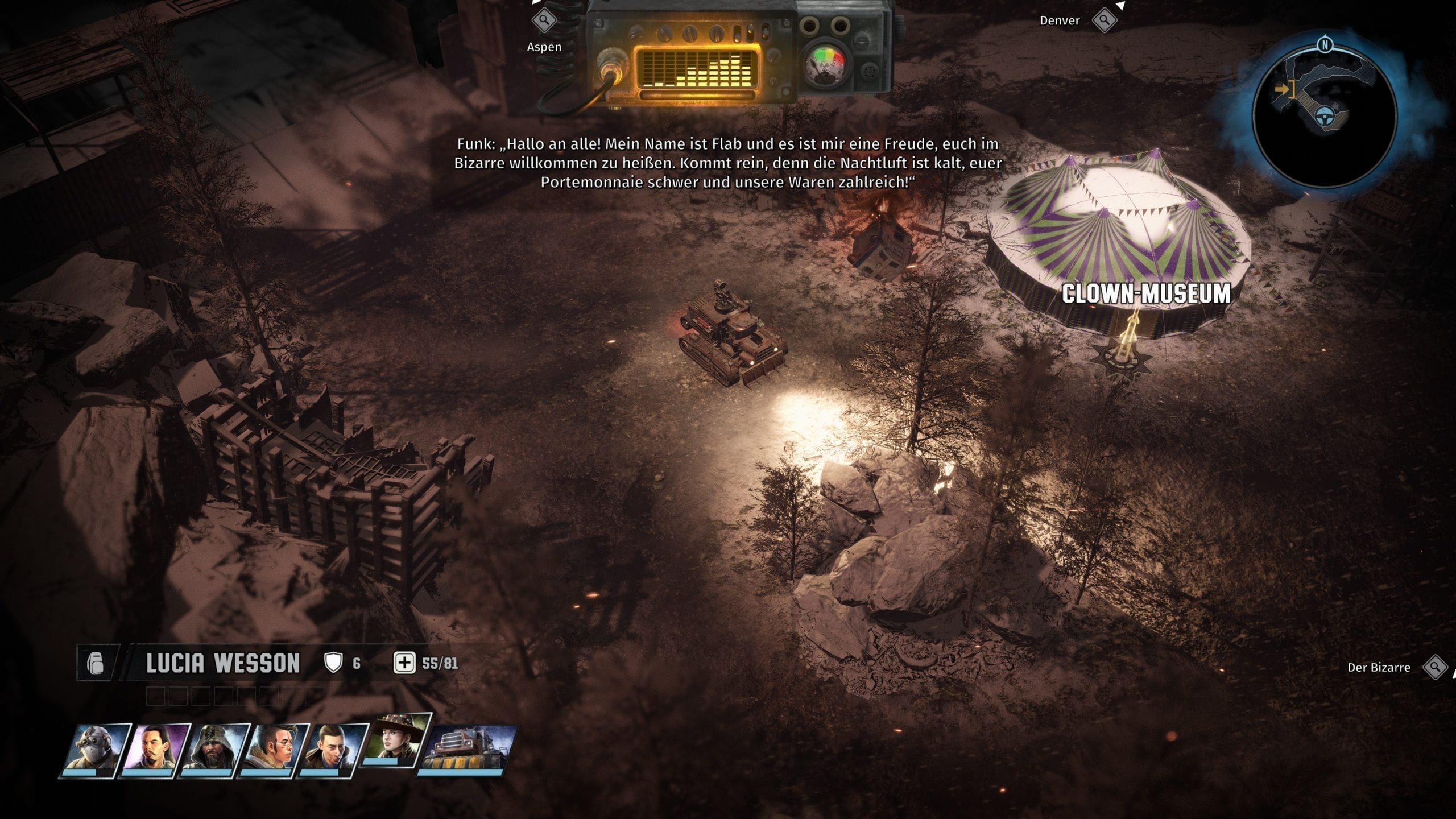1456x819 pixels.
Task: Click the Der Bizarre location marker
Action: pyautogui.click(x=1435, y=667)
